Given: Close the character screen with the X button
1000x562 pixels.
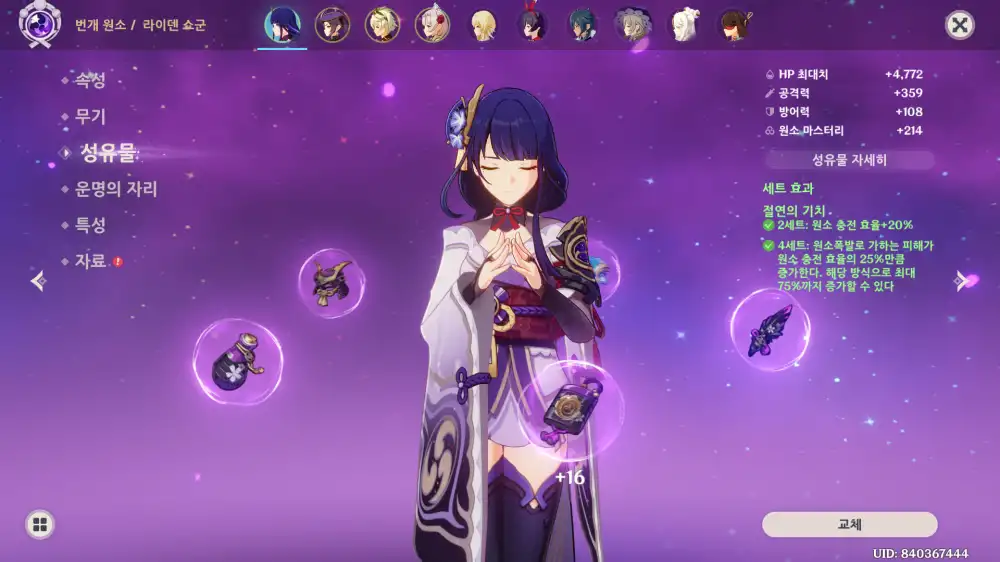Looking at the screenshot, I should [x=960, y=25].
